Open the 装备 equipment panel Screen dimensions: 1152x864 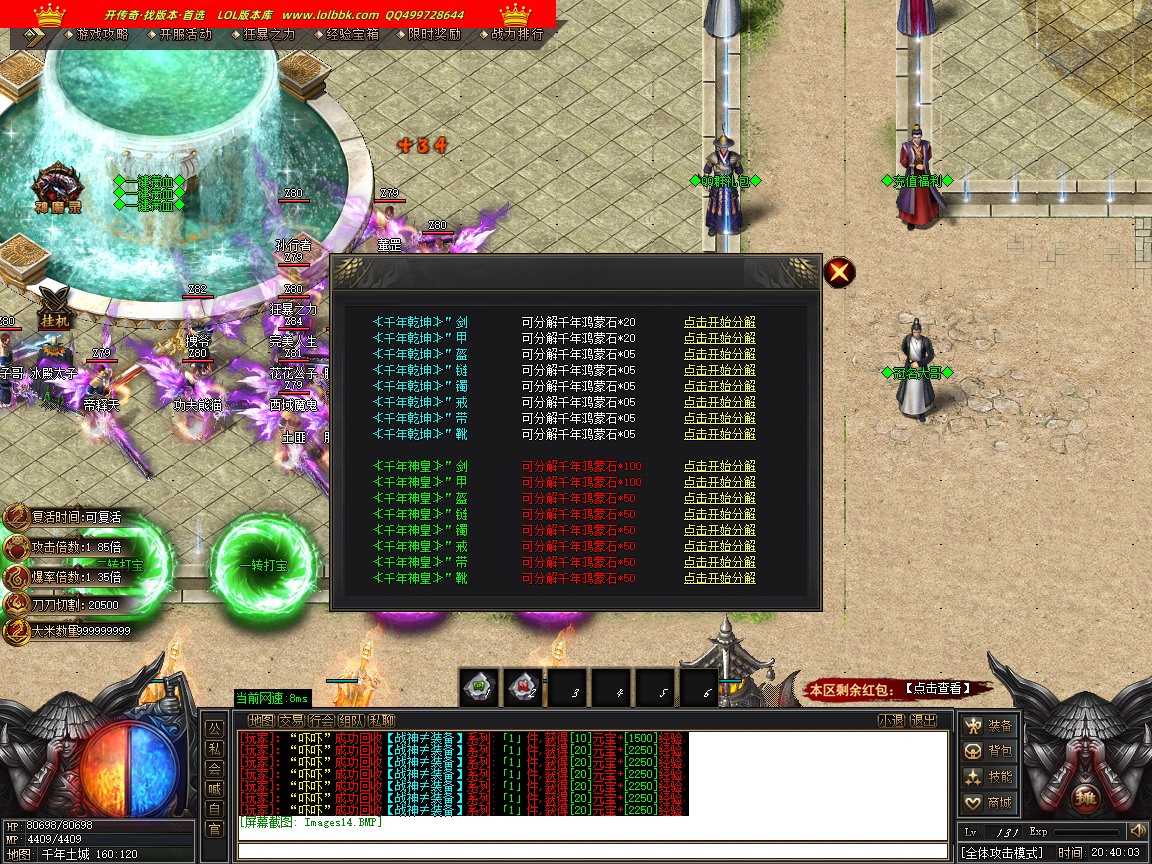pos(988,725)
